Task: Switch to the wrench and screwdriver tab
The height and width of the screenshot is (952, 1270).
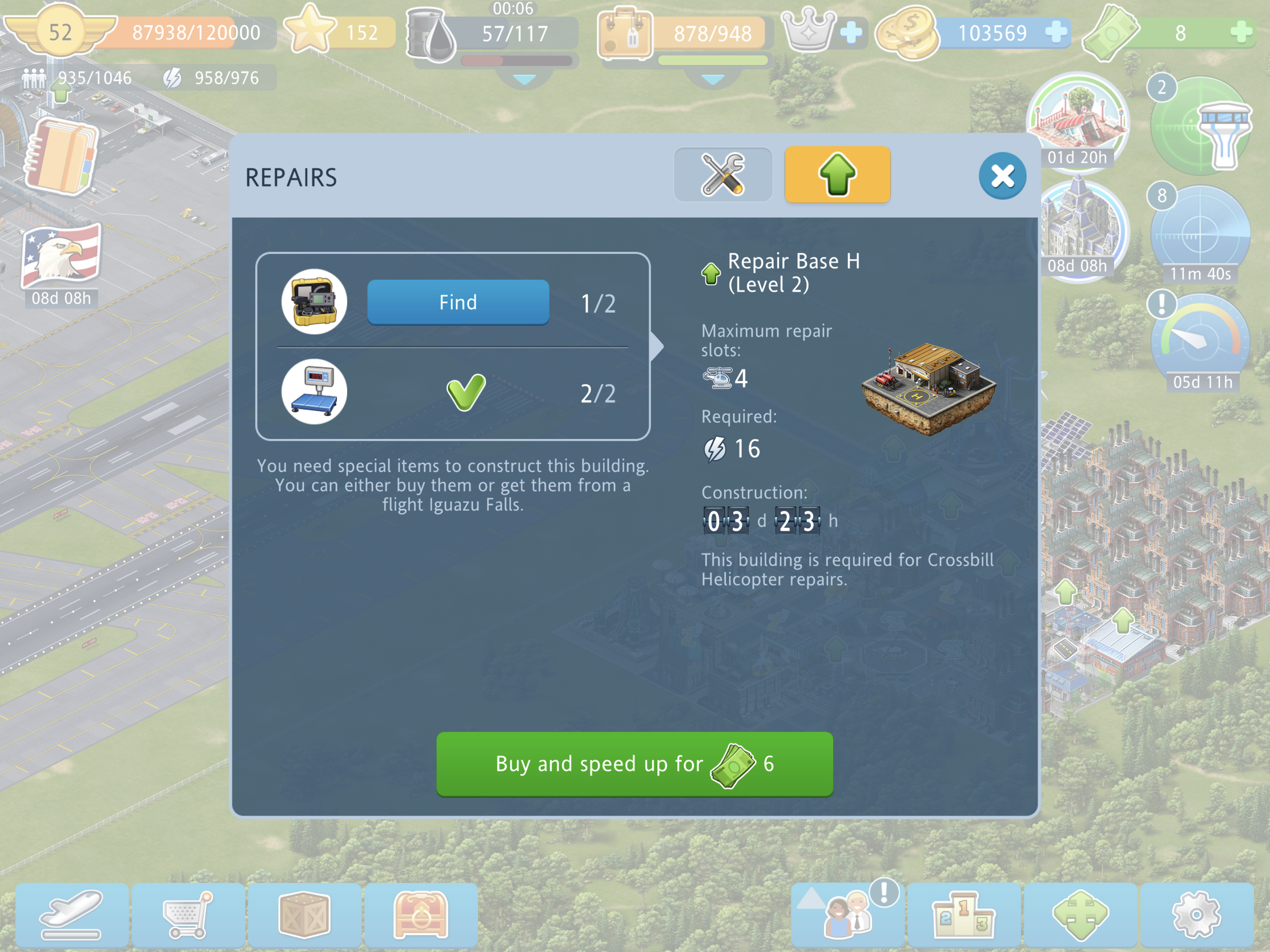Action: 723,175
